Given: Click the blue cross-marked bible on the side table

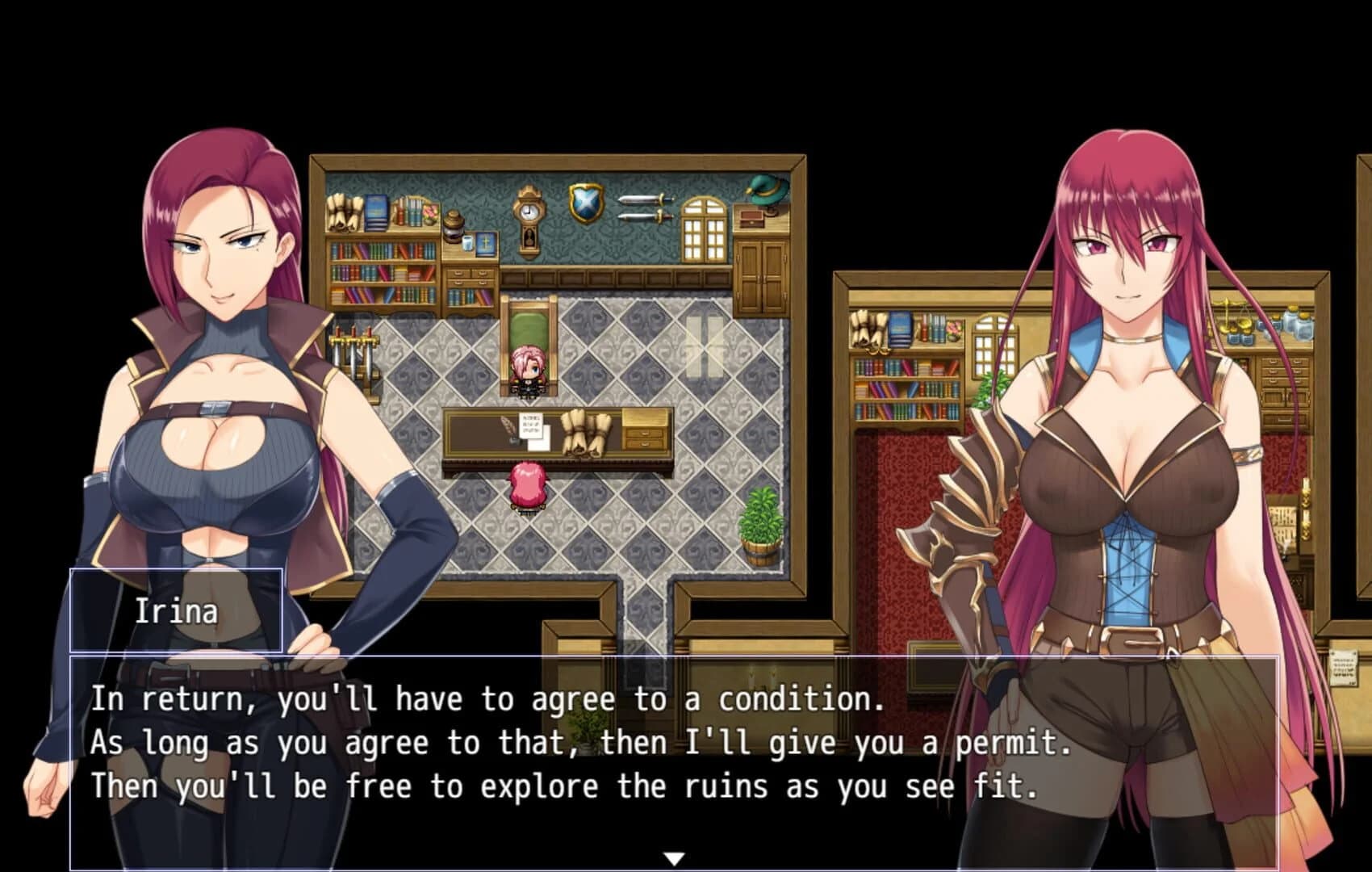Looking at the screenshot, I should coord(485,245).
